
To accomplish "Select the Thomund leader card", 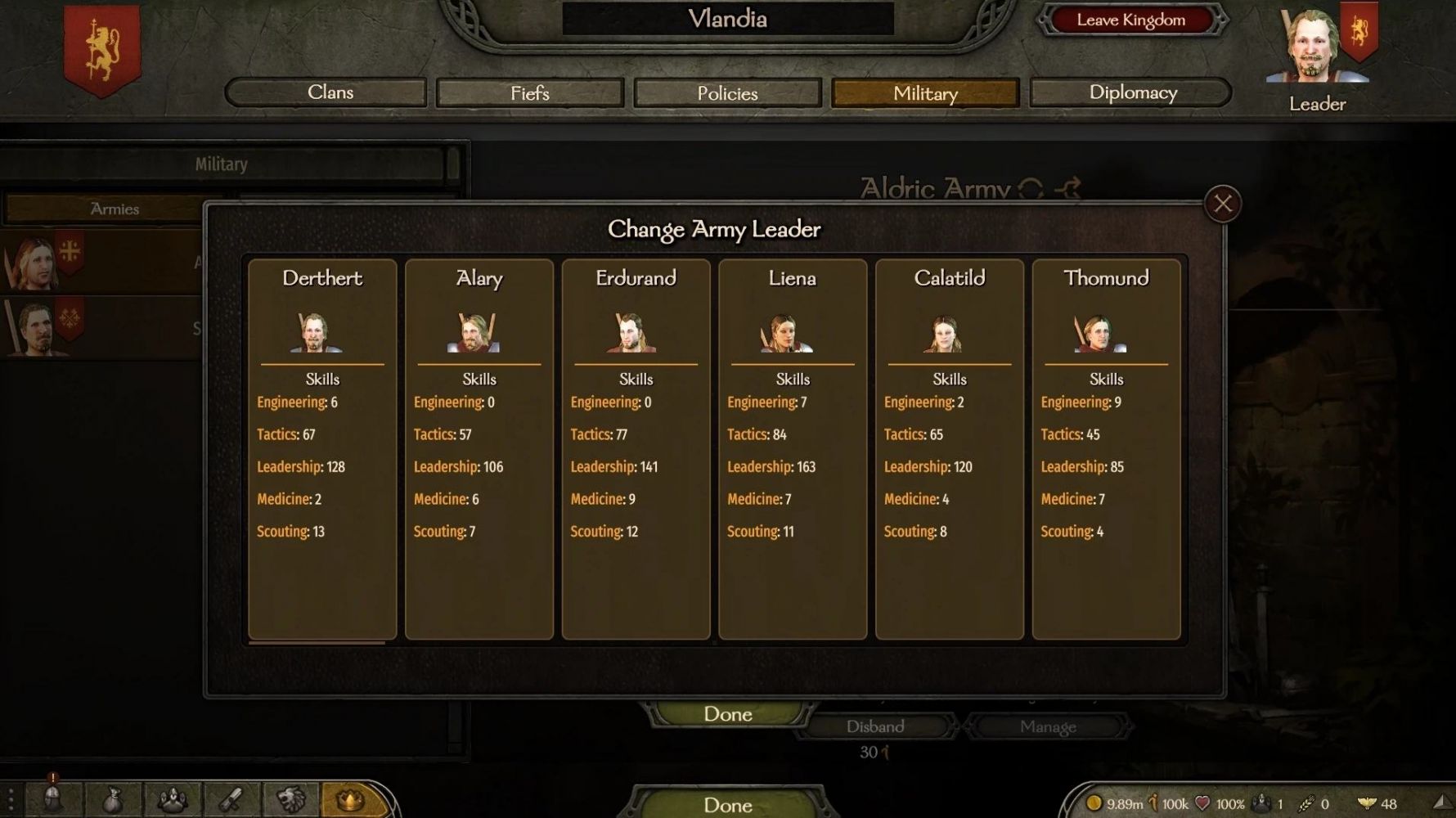I will click(1106, 448).
